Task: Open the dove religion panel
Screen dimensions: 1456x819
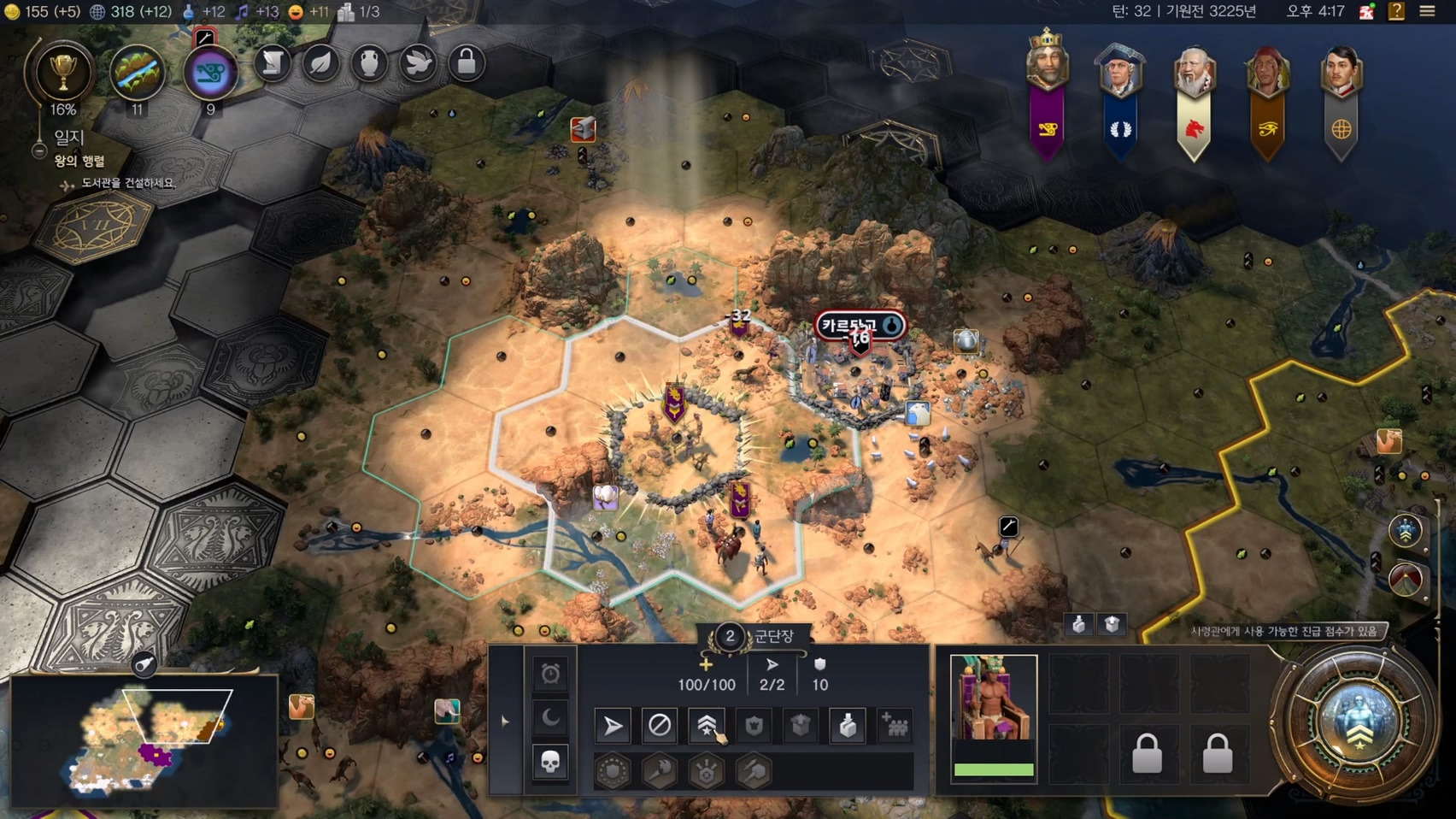Action: [x=418, y=63]
